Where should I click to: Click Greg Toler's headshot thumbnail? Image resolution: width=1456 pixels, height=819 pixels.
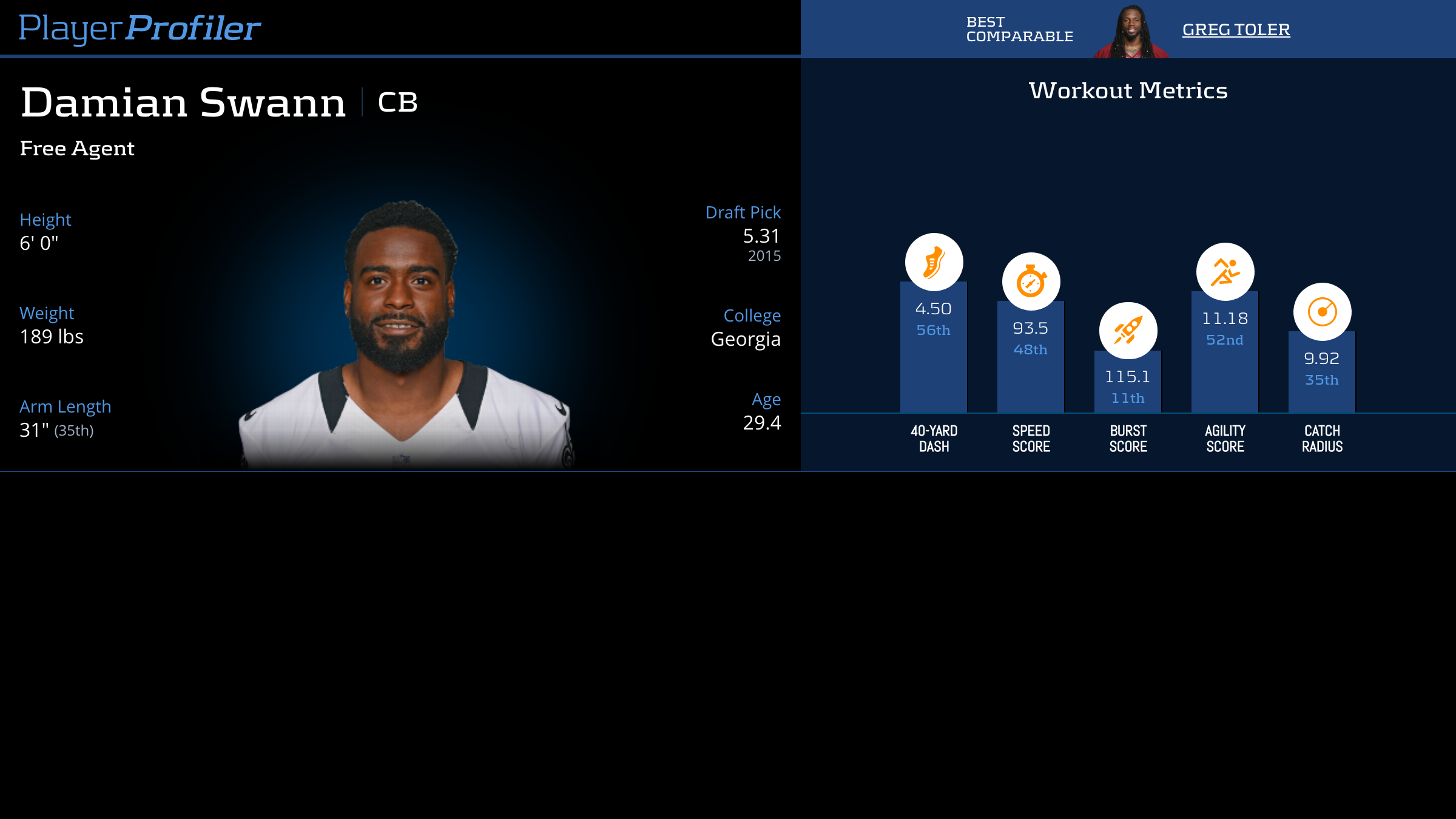click(x=1131, y=32)
